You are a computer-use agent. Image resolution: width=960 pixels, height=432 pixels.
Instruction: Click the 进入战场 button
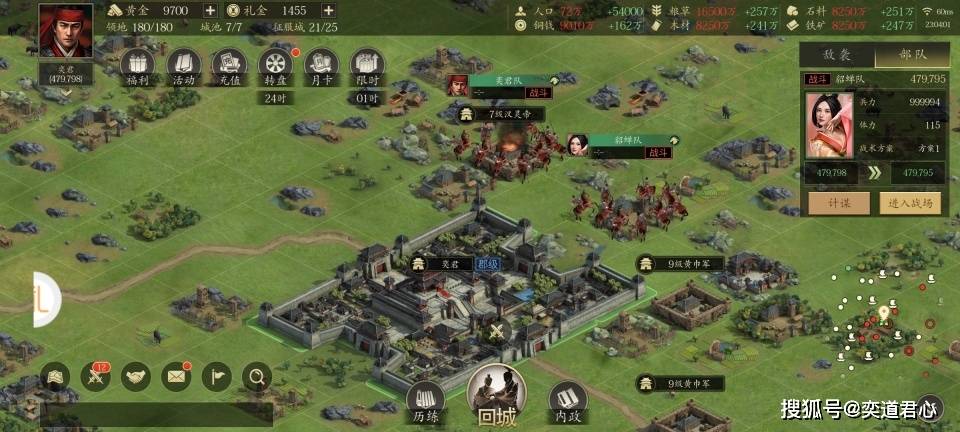pos(912,203)
